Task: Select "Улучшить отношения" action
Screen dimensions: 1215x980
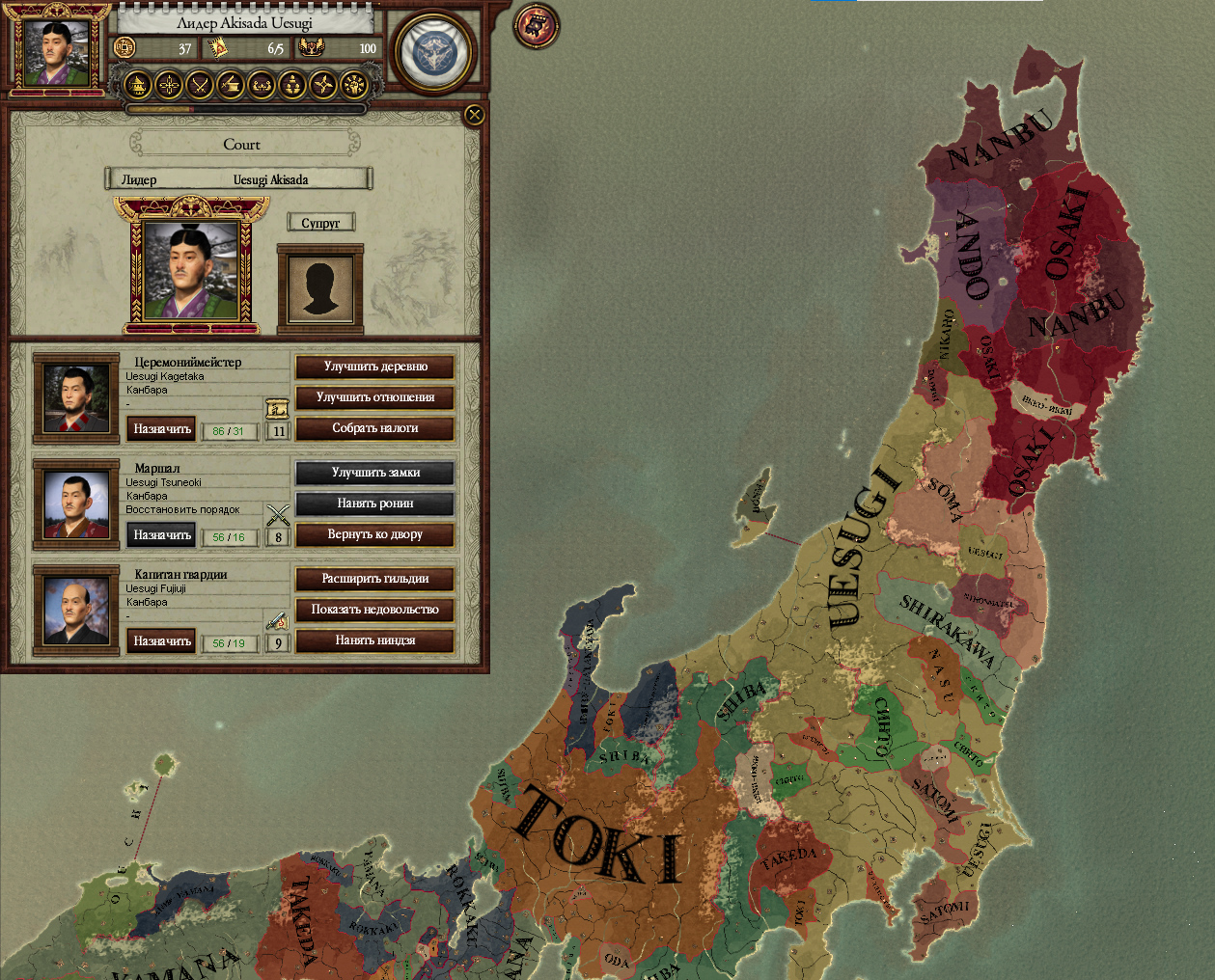Action: (375, 397)
